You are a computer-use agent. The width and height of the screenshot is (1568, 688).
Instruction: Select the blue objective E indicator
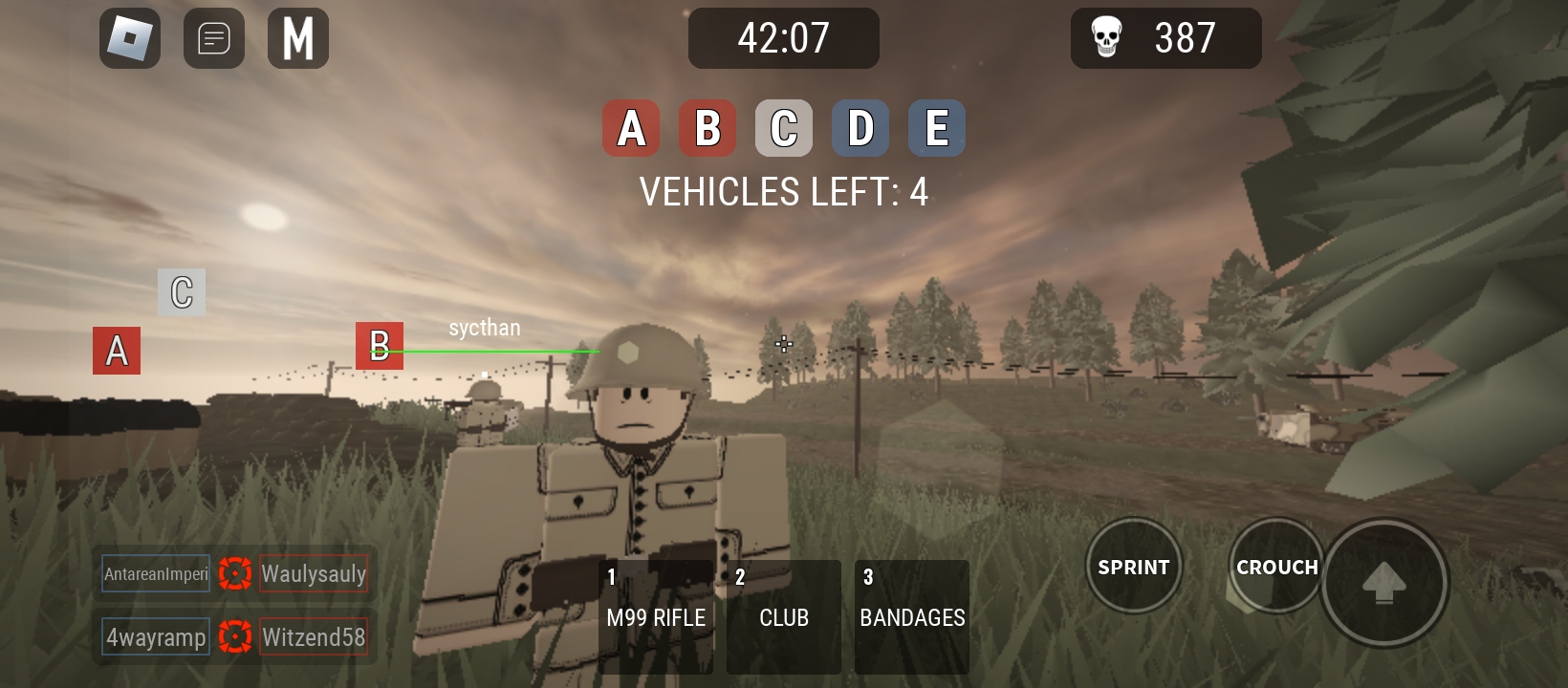click(x=937, y=128)
